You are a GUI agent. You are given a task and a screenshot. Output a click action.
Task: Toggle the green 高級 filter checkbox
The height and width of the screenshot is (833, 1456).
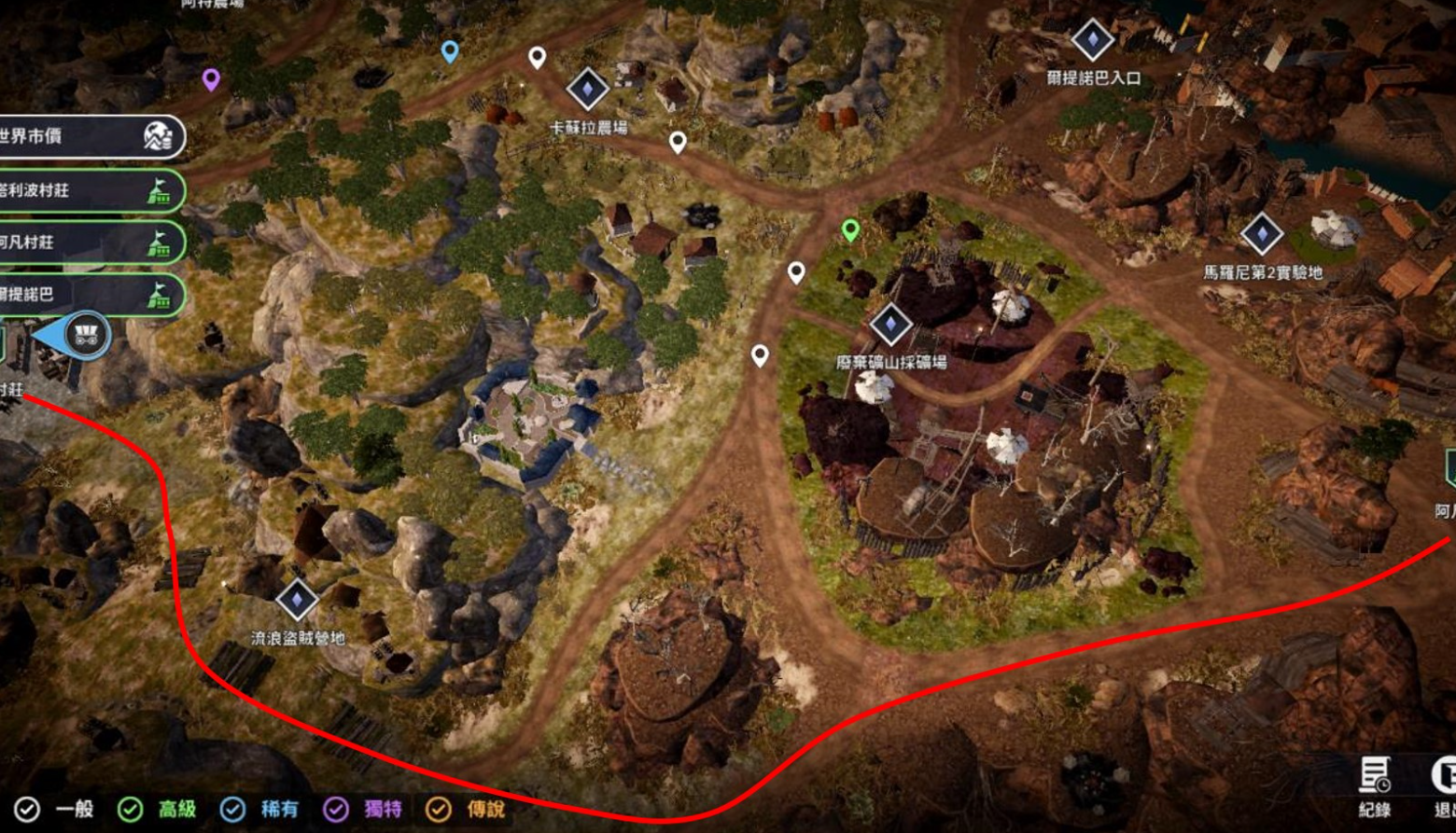(x=131, y=810)
